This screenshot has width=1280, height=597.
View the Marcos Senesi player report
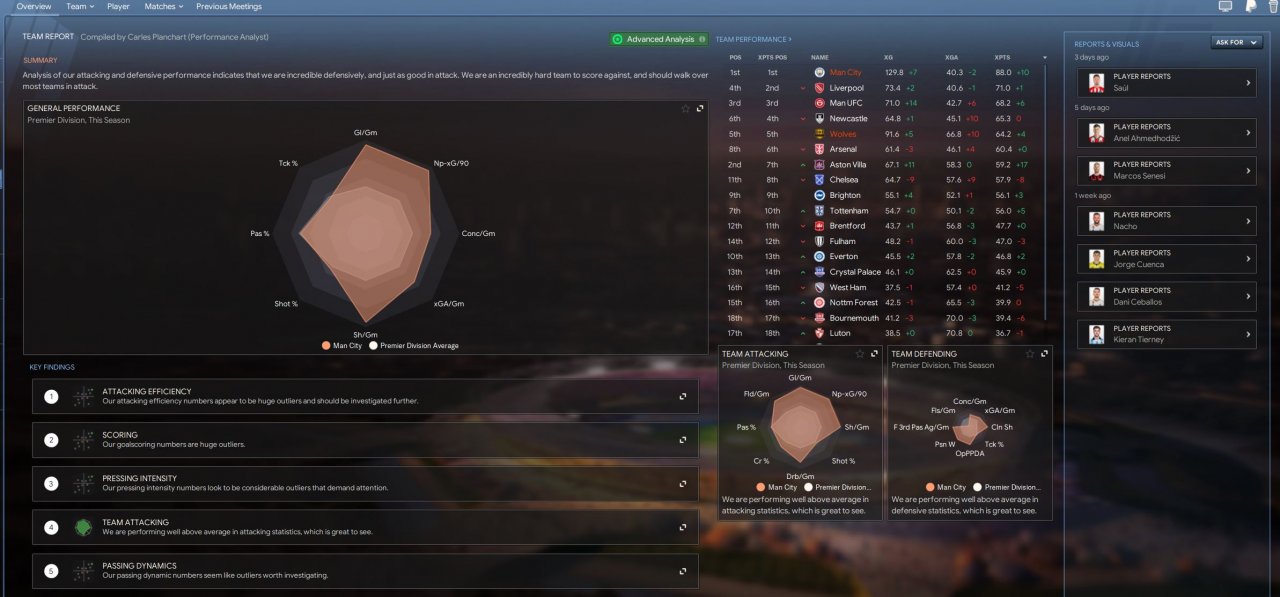[1165, 170]
